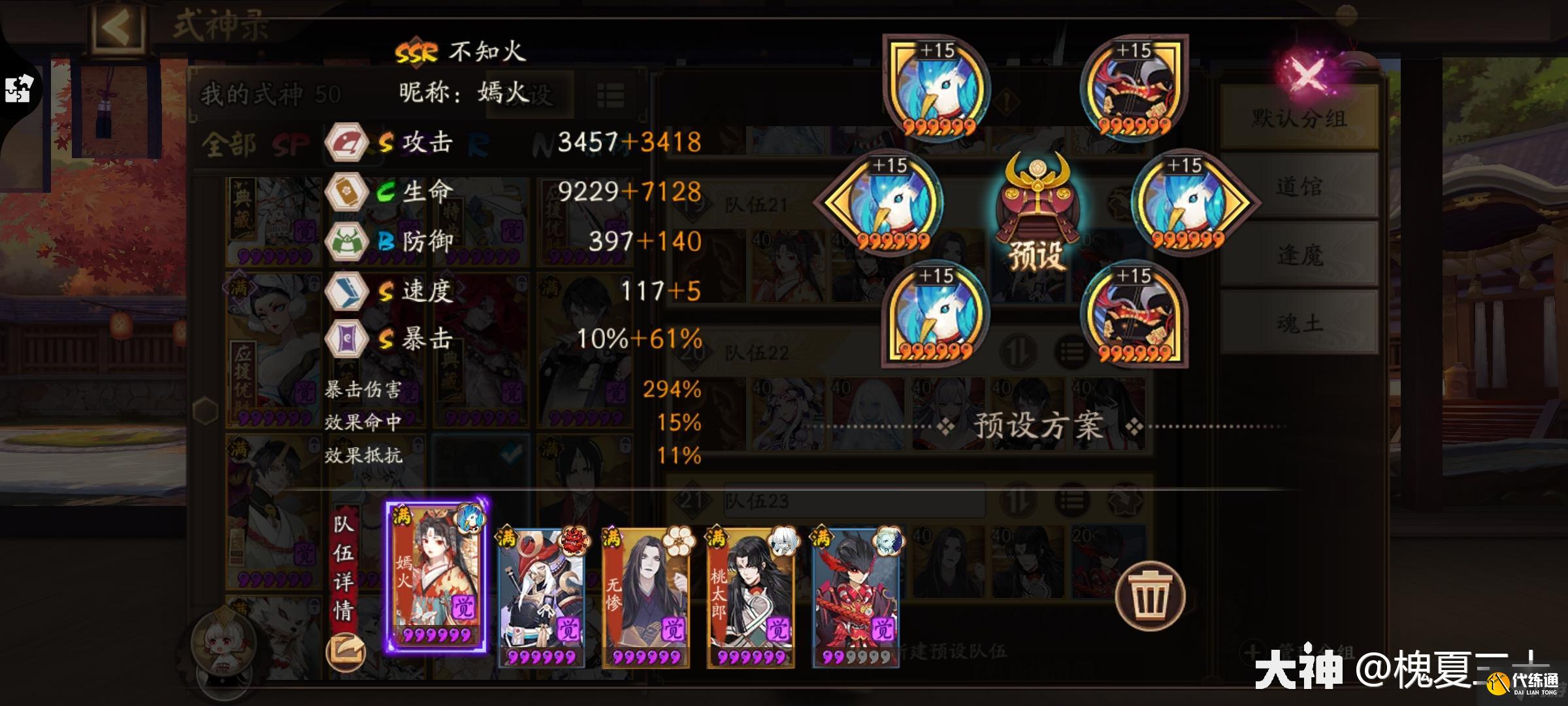Open the list menu next to 队伍22
Viewport: 1568px width, 706px height.
pyautogui.click(x=1070, y=351)
